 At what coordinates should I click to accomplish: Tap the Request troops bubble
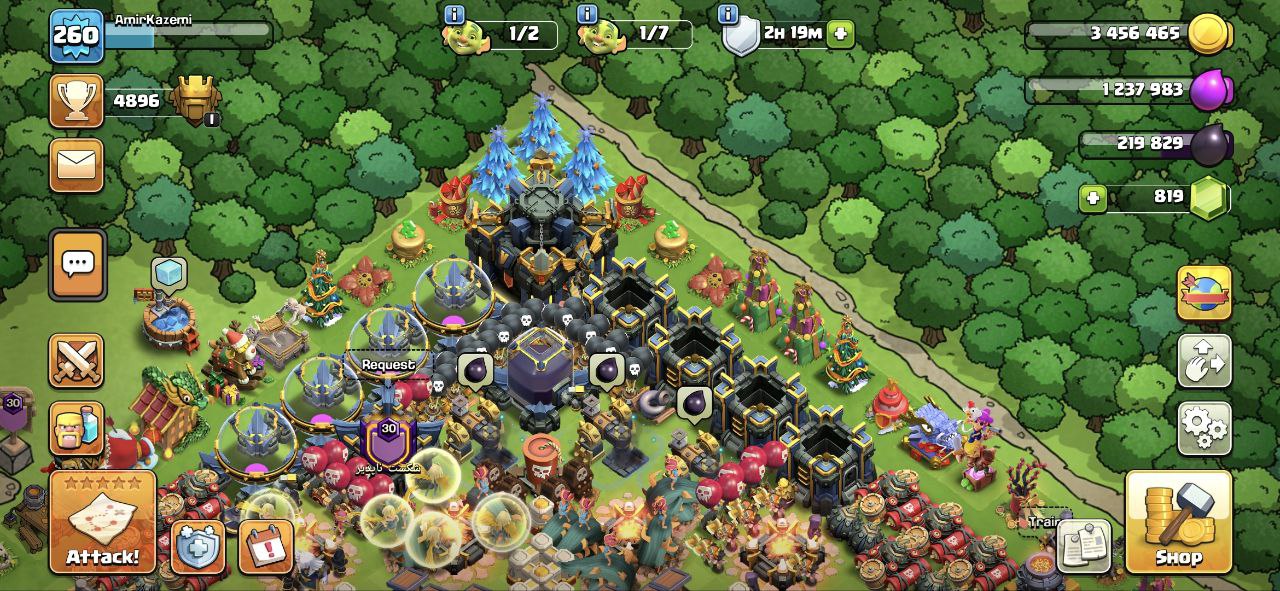(388, 365)
